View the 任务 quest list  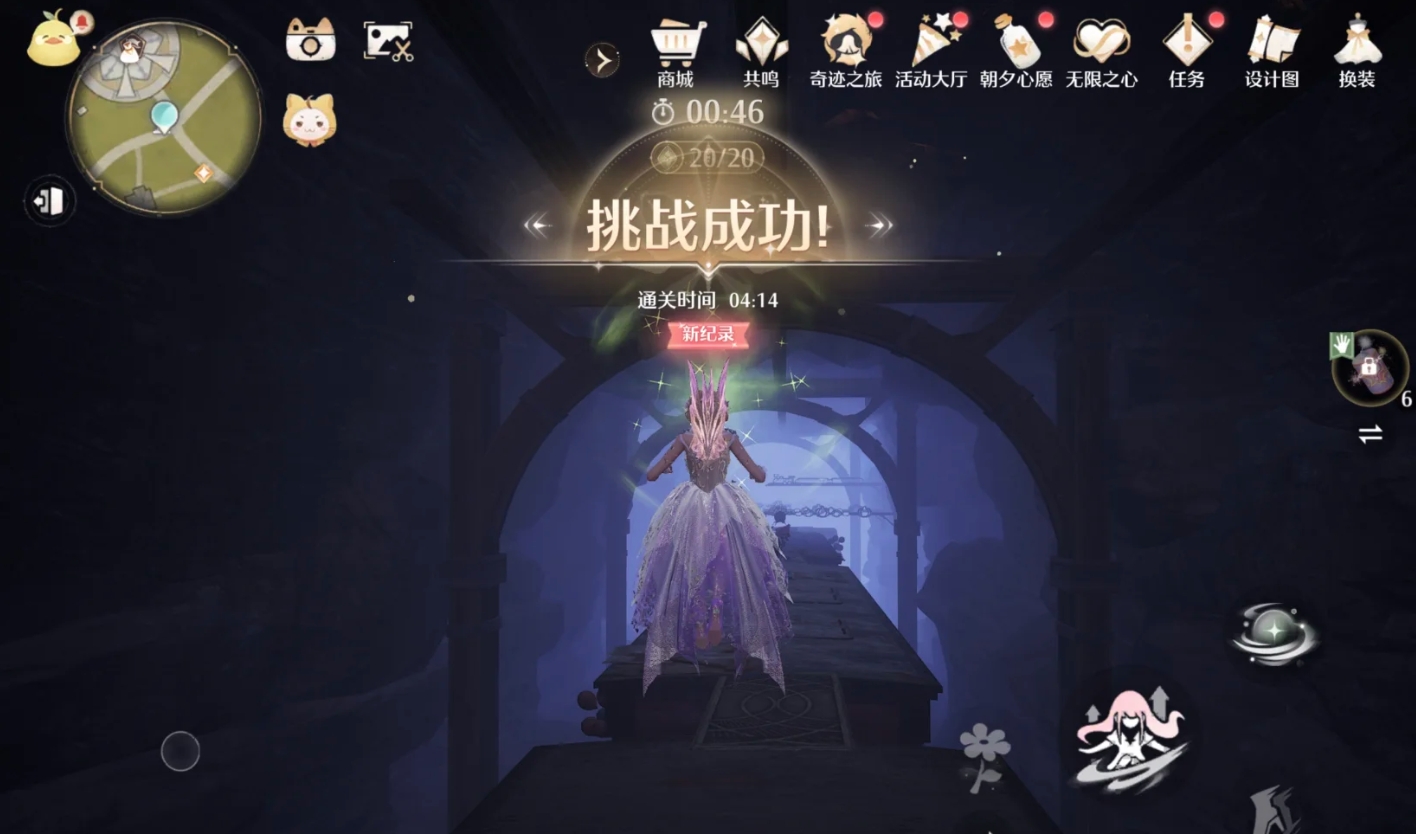[1186, 45]
